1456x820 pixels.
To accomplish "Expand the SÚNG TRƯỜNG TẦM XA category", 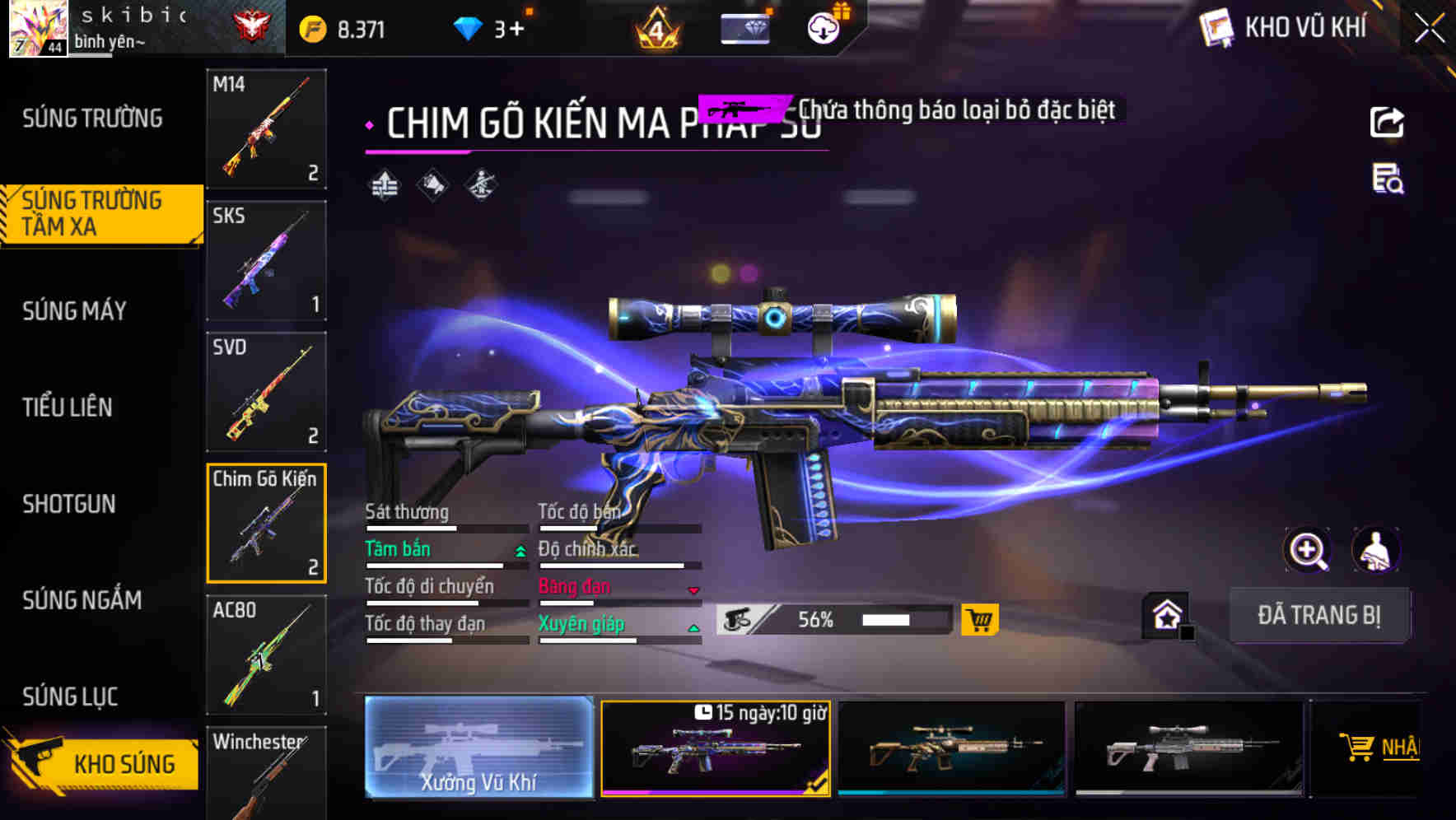I will 92,212.
